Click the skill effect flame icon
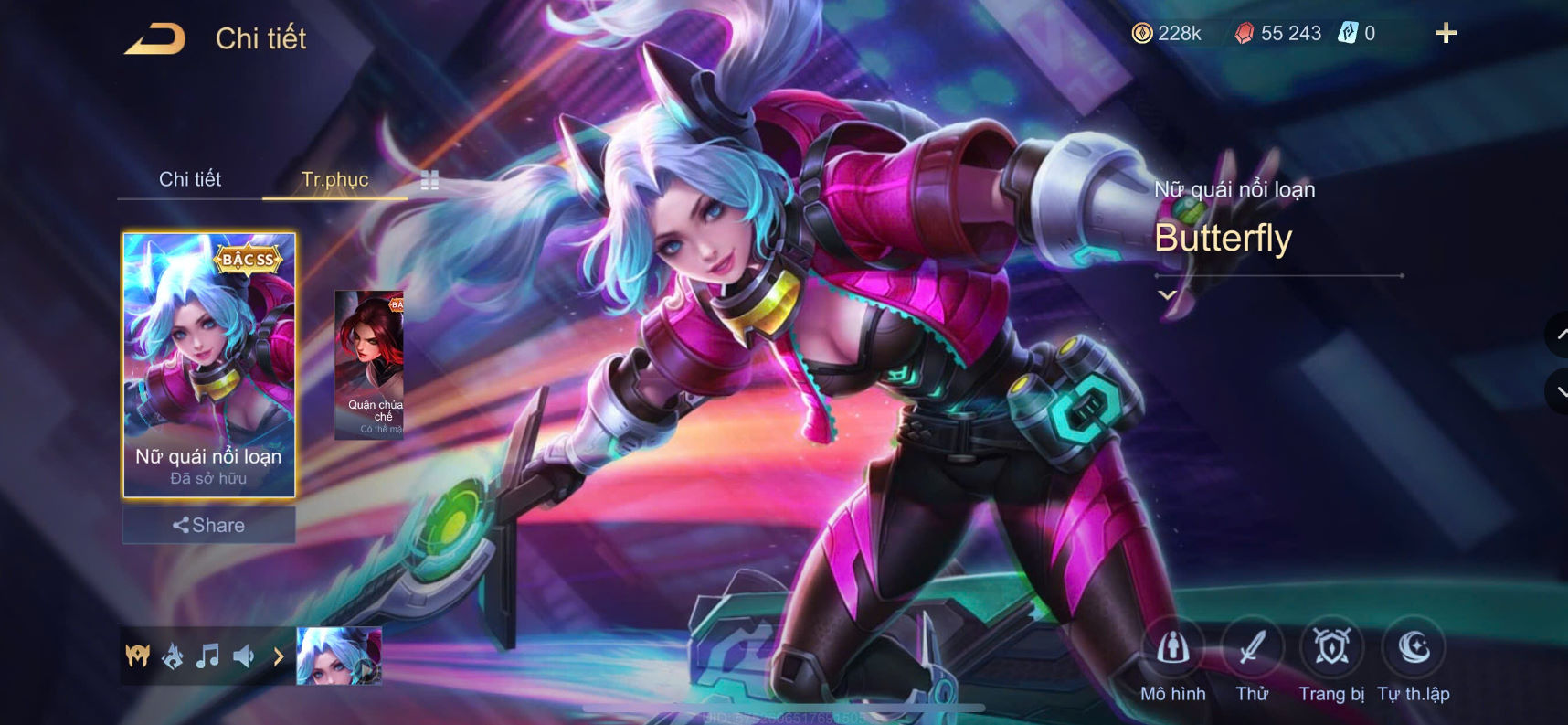1568x725 pixels. [172, 655]
